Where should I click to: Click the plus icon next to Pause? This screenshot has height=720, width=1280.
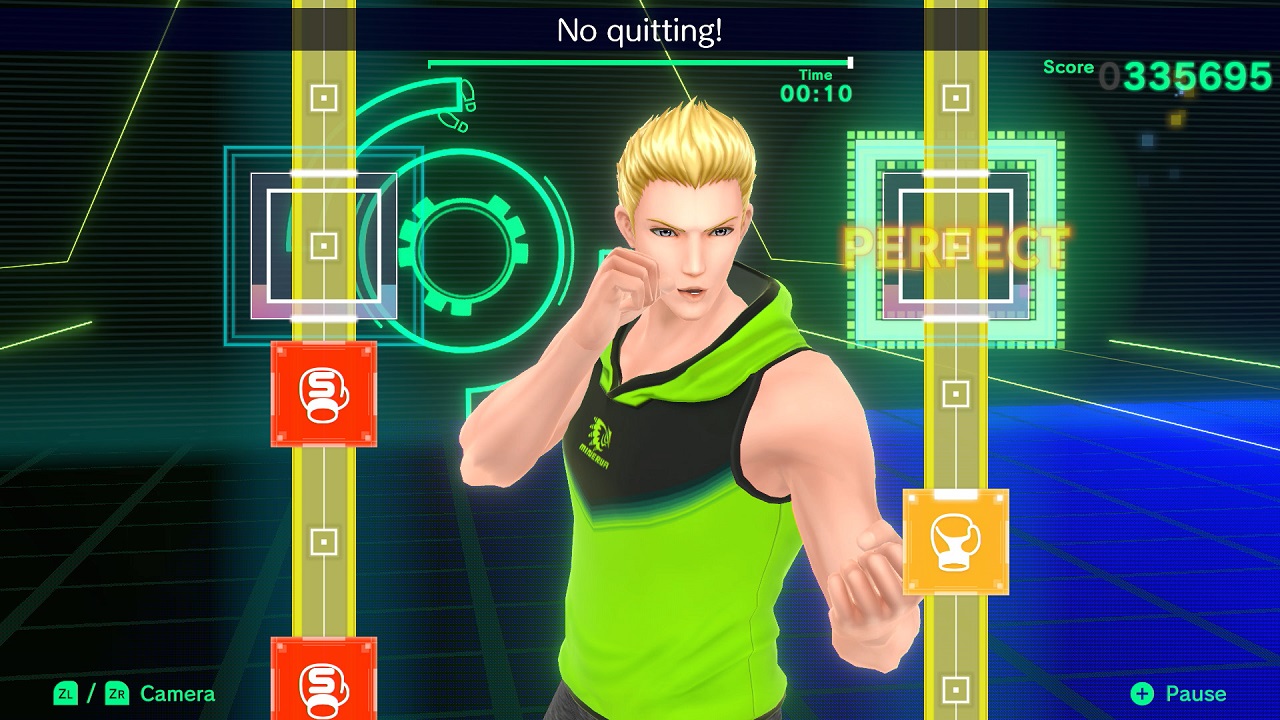coord(1140,693)
